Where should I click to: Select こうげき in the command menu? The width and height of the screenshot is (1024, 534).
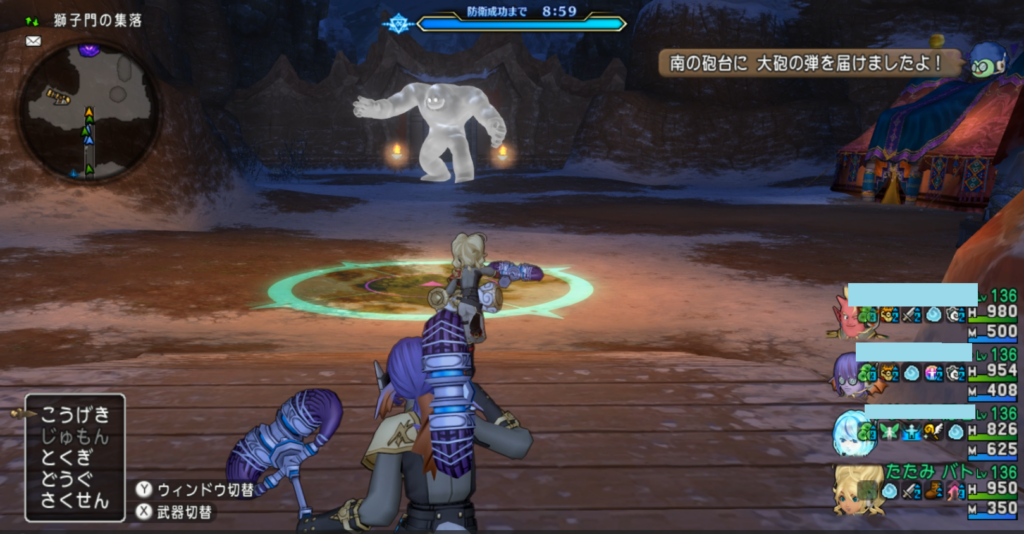[x=75, y=414]
